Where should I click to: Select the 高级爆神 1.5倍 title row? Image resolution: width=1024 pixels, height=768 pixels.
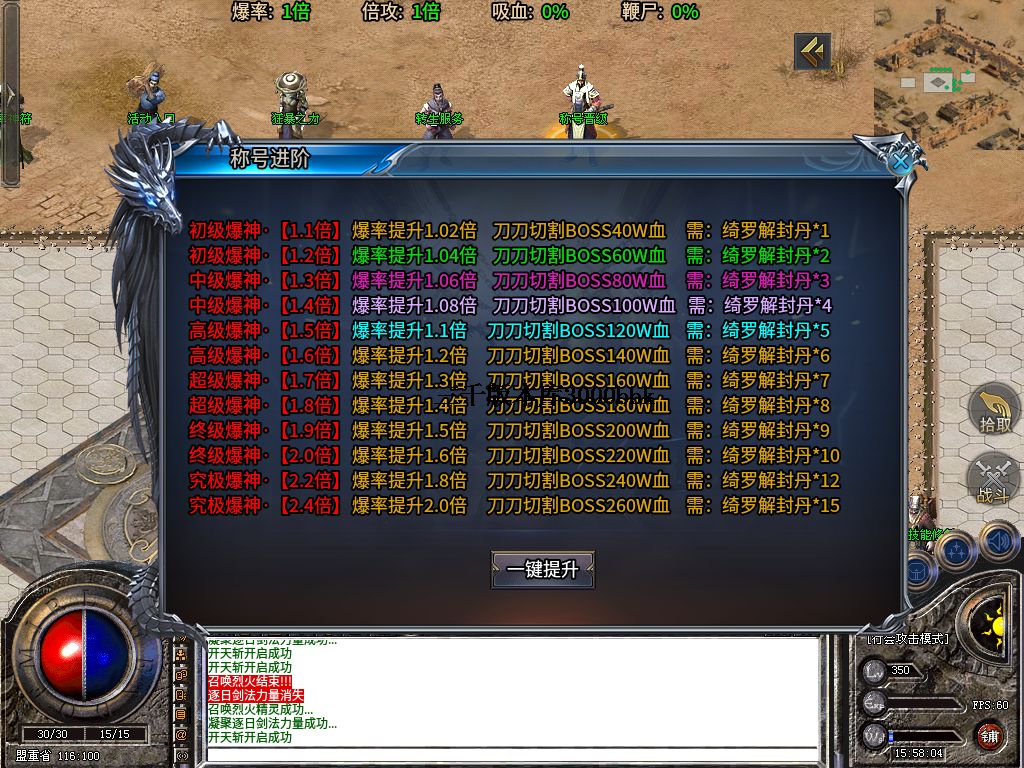coord(510,330)
